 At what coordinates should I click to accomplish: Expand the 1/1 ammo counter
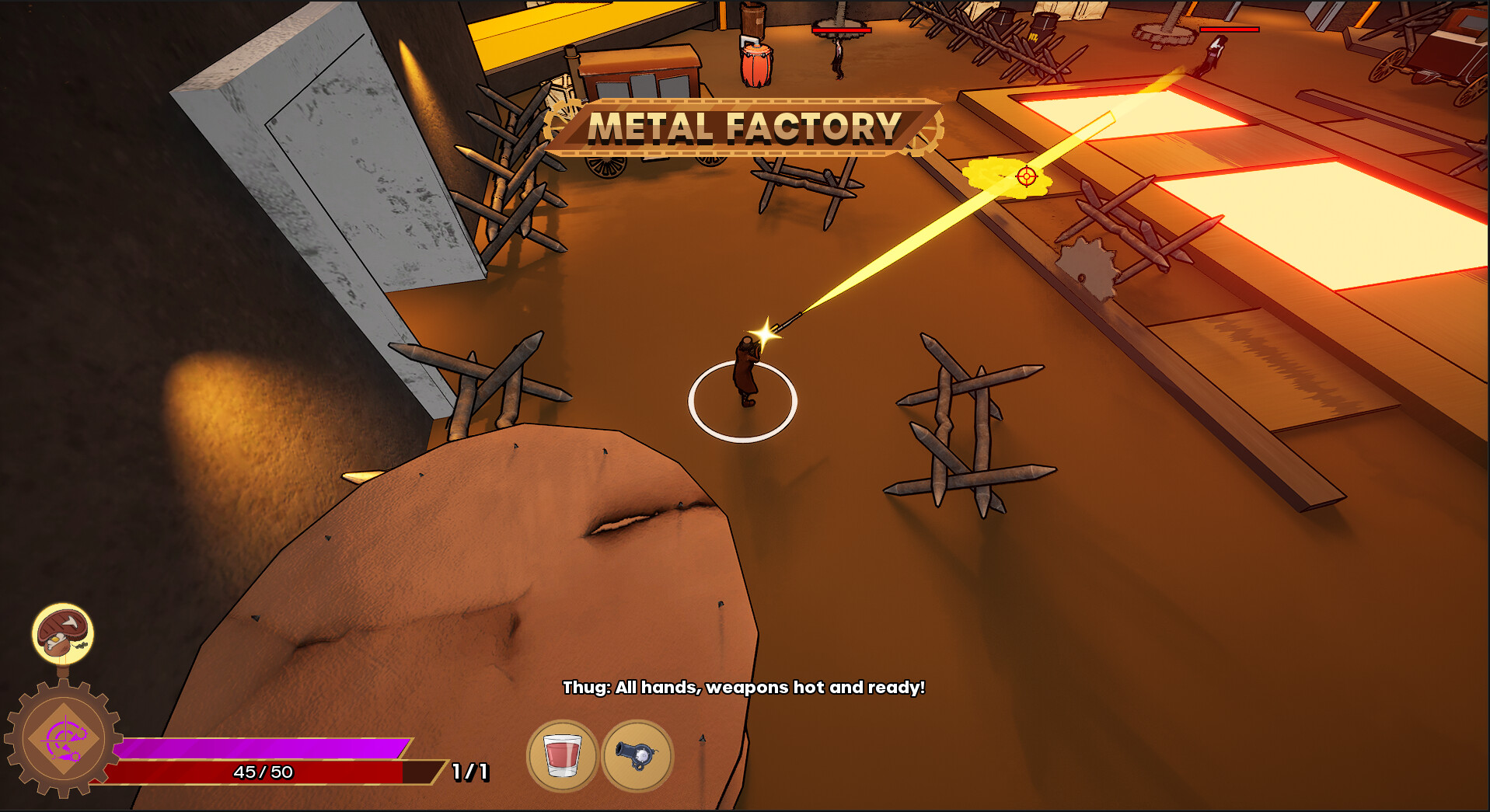point(469,772)
